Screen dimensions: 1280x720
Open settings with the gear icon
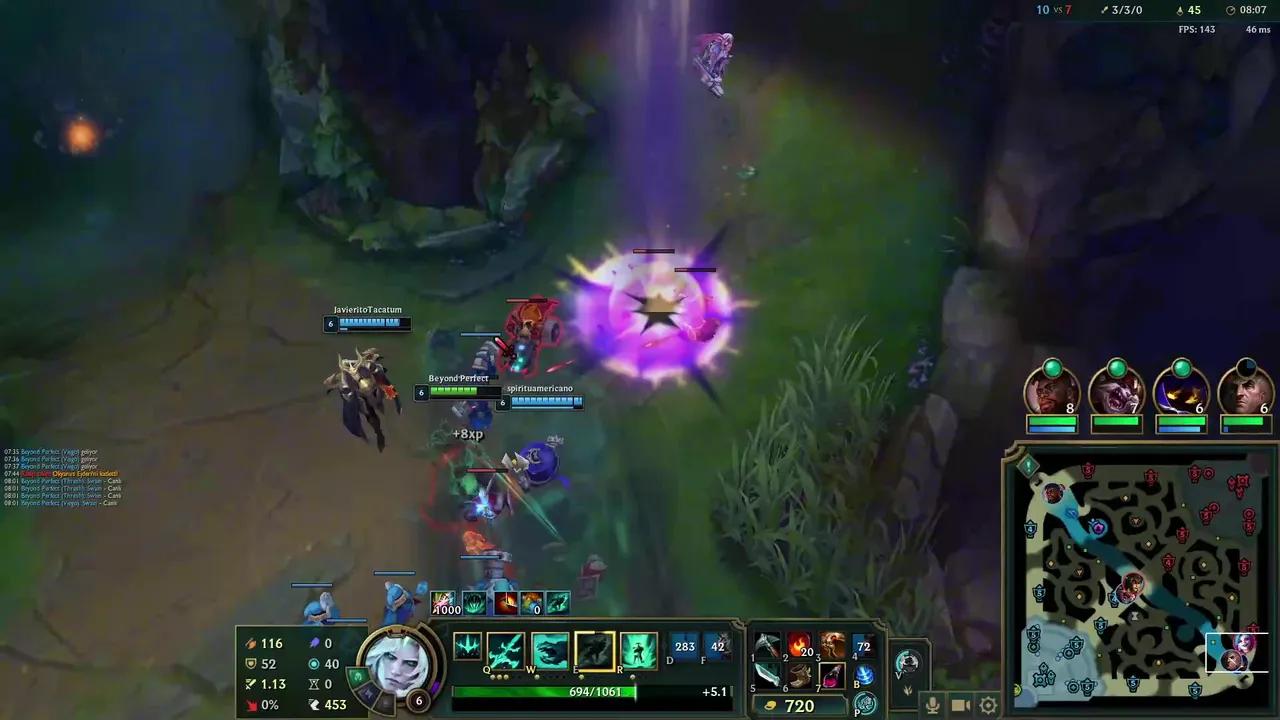click(988, 705)
